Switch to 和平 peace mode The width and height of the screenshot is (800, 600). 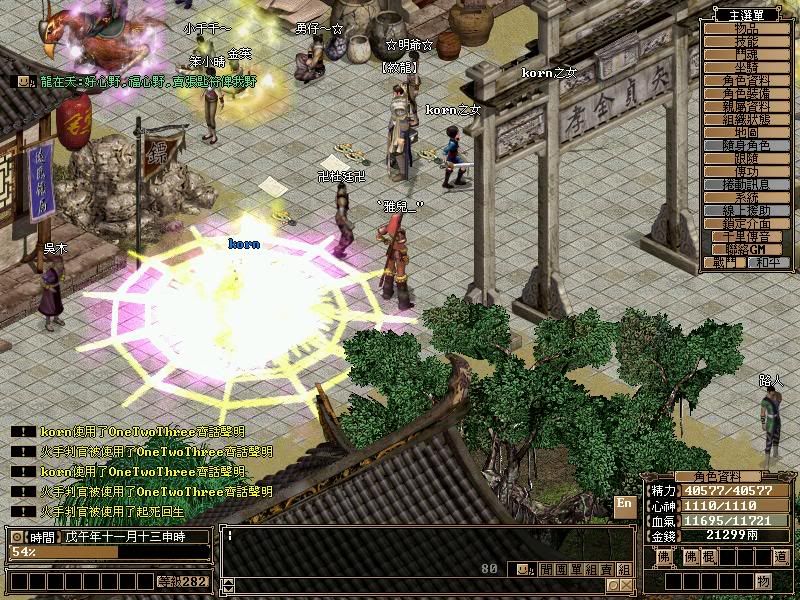pos(768,262)
